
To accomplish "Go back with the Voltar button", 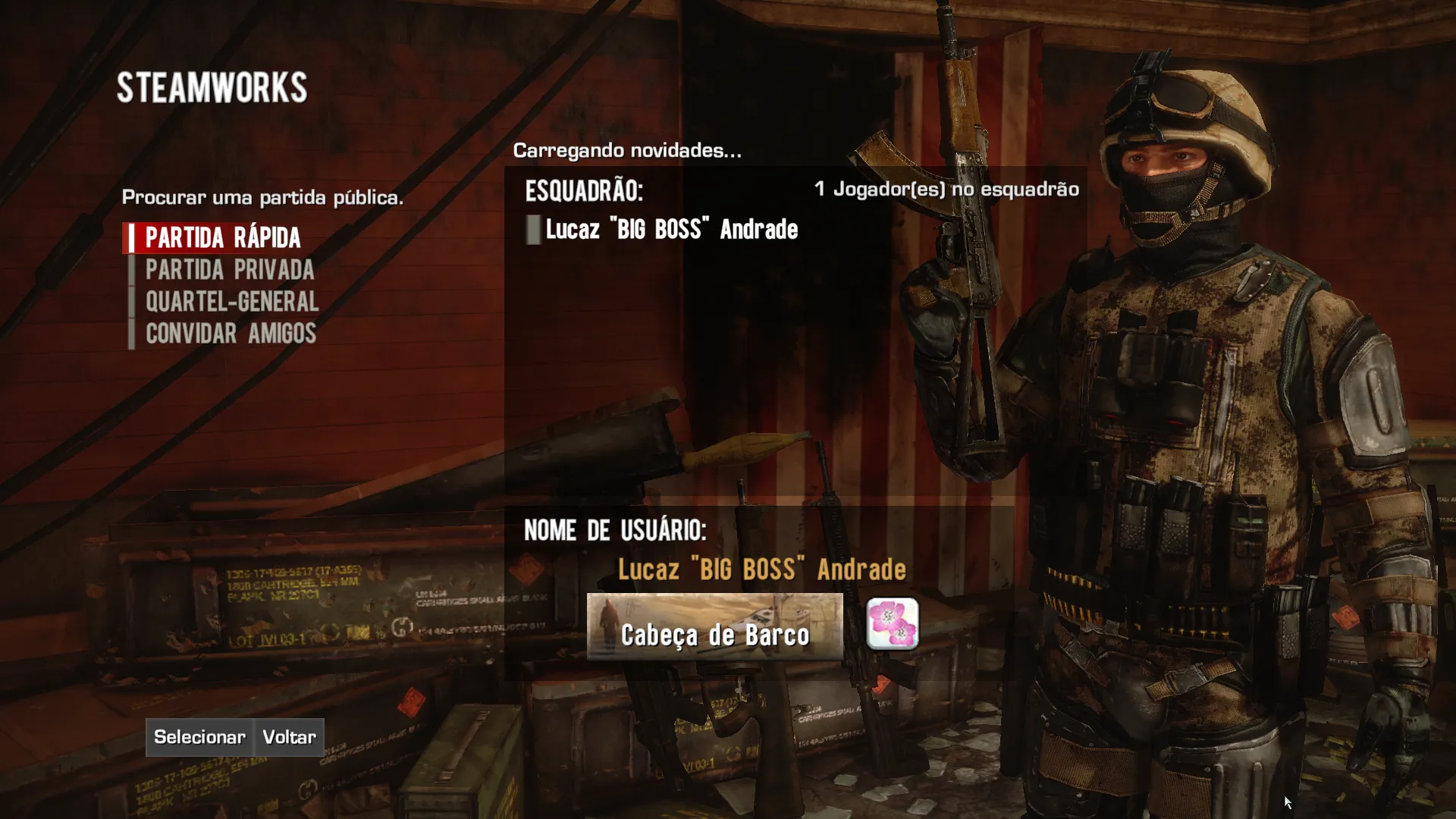I will tap(289, 737).
